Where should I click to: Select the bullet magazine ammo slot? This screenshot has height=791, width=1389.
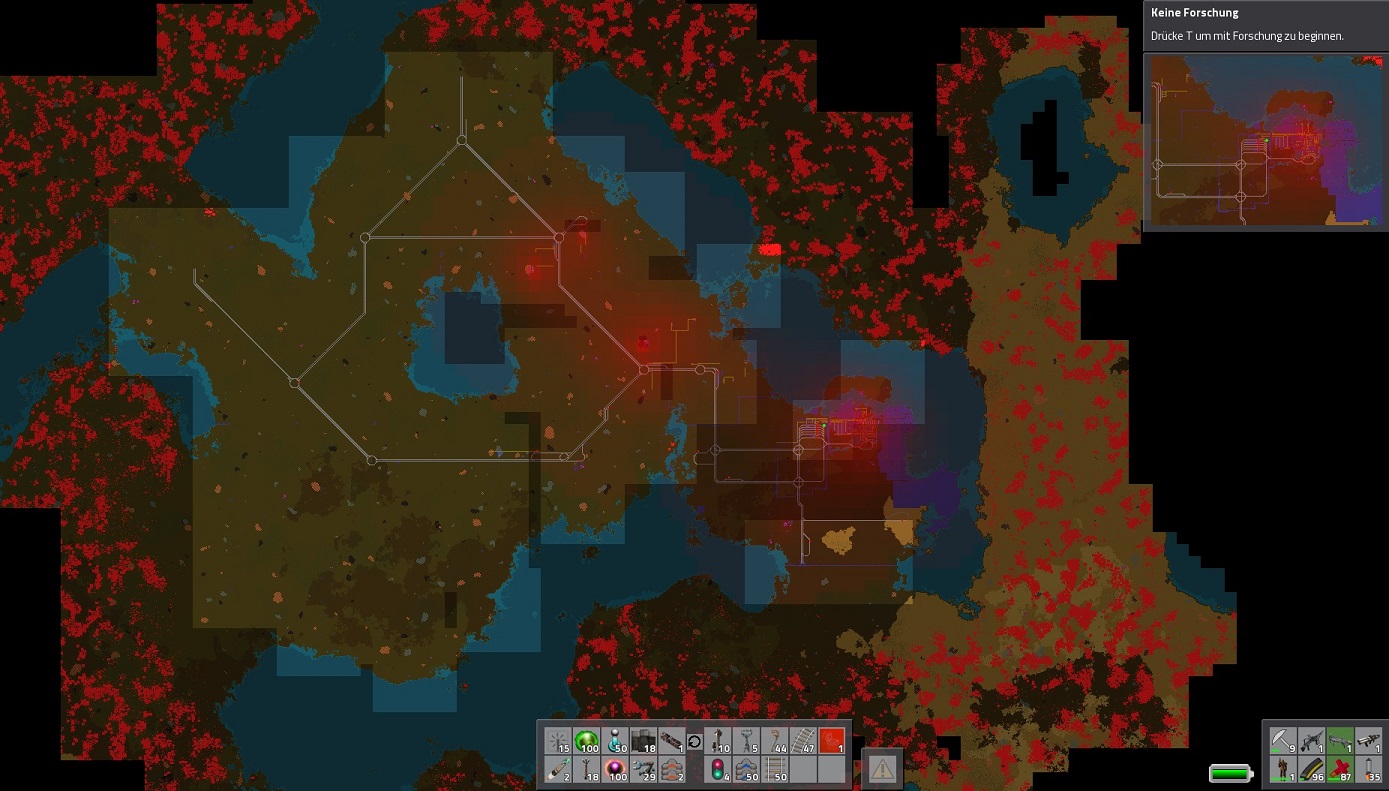coord(1311,769)
